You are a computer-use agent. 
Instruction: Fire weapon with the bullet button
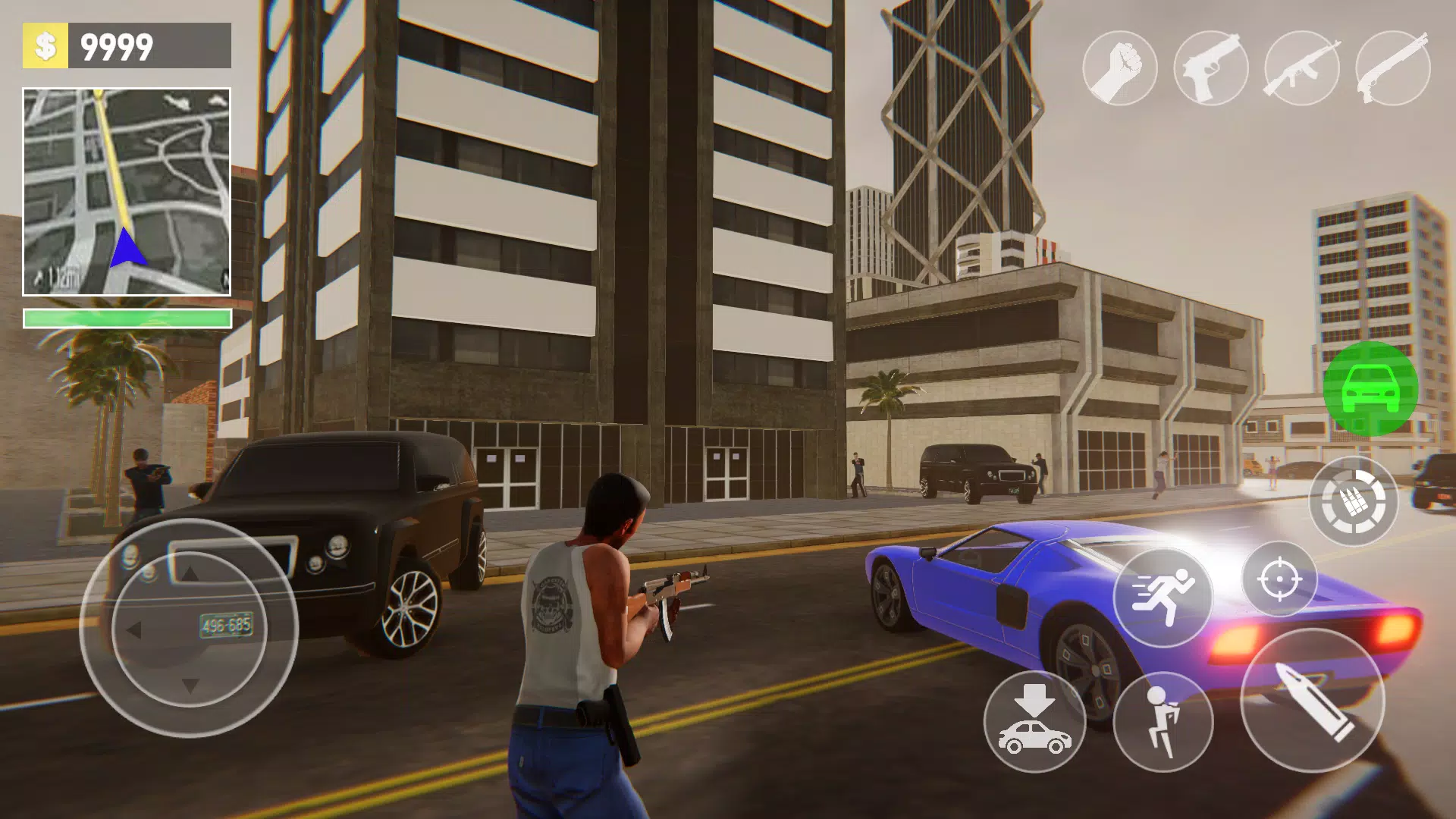(x=1312, y=700)
